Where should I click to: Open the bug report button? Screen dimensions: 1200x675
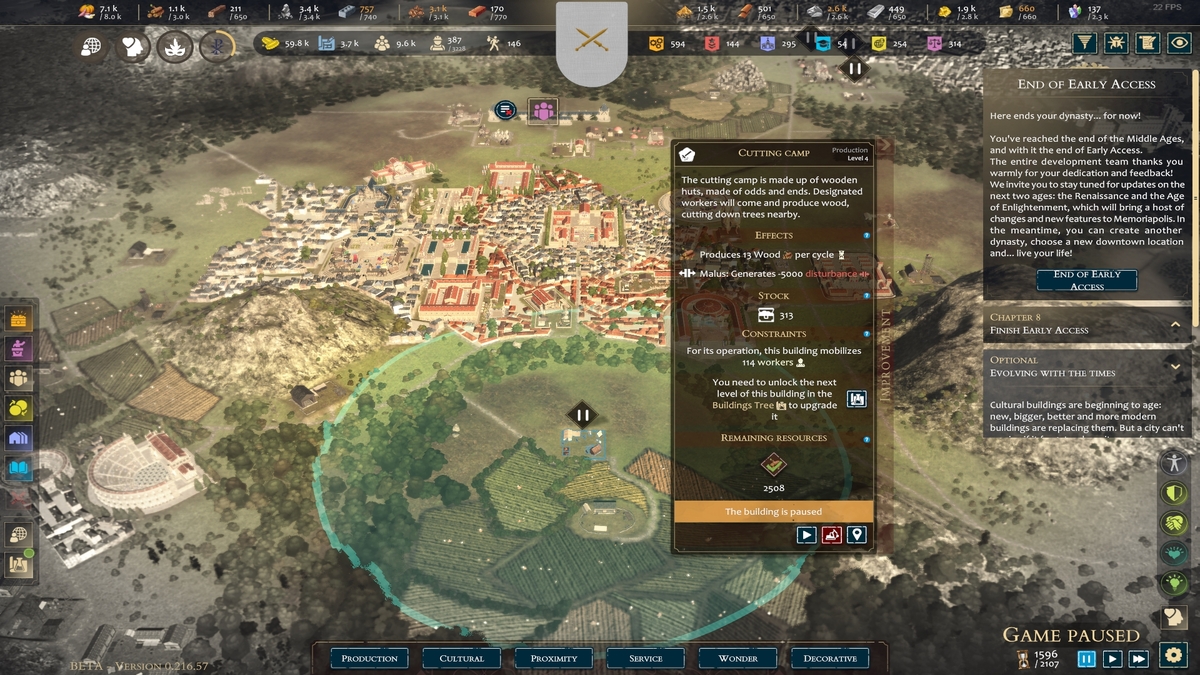pyautogui.click(x=1116, y=43)
